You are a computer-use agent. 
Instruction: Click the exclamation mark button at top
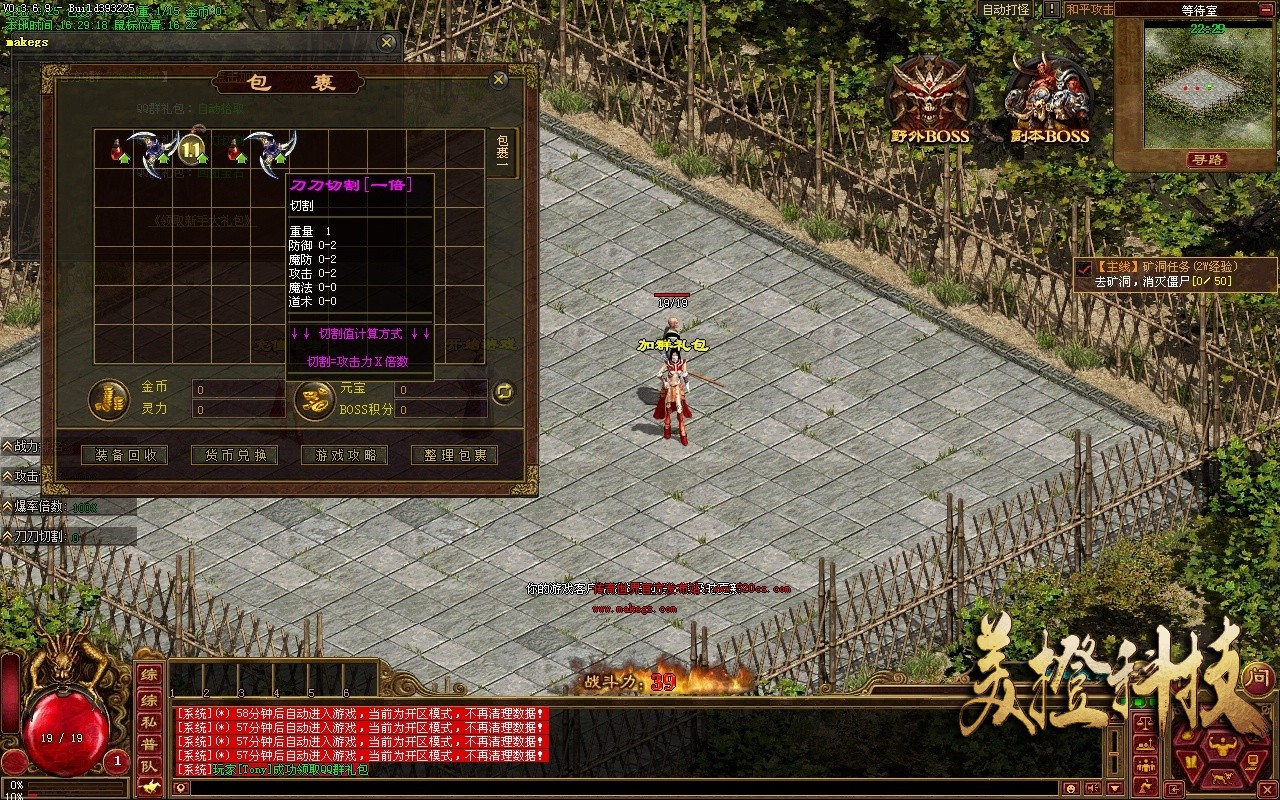tap(1052, 9)
